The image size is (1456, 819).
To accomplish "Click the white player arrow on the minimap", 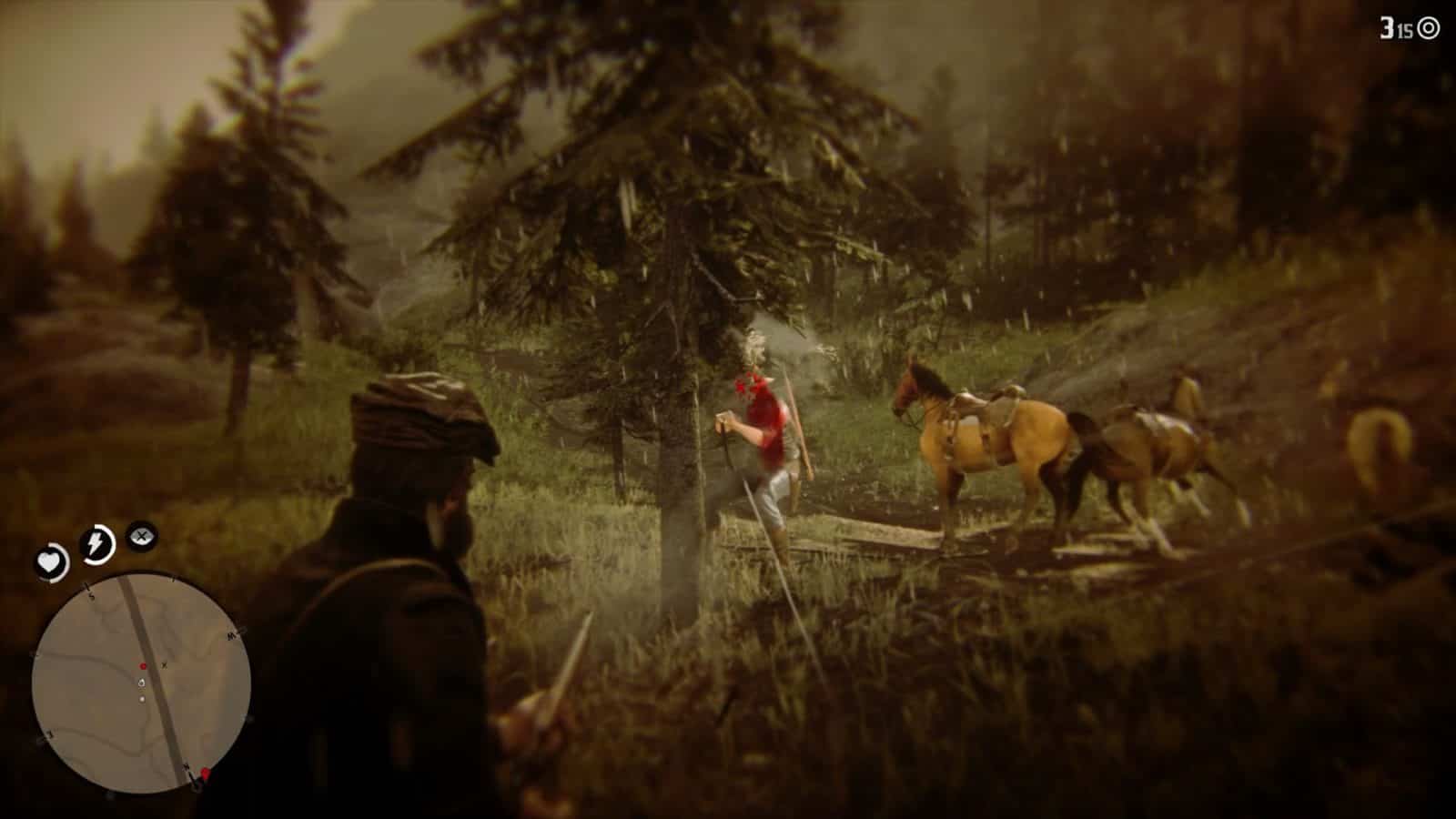I will (x=141, y=683).
